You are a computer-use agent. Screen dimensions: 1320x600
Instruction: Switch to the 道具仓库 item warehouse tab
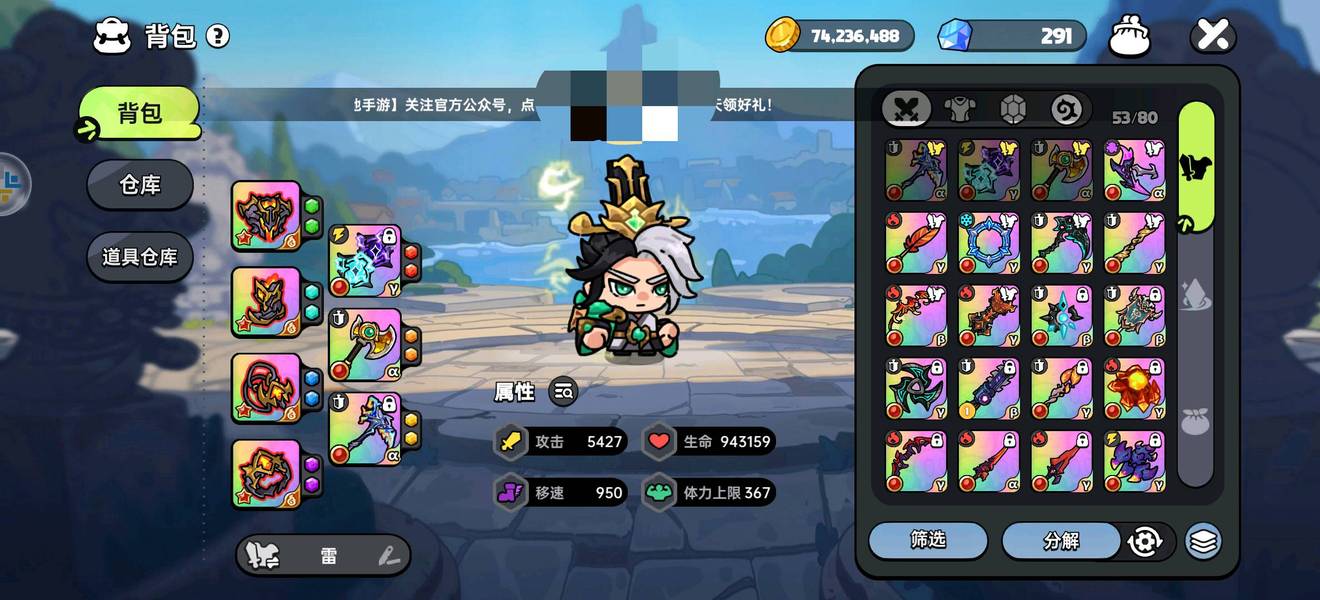pos(140,257)
